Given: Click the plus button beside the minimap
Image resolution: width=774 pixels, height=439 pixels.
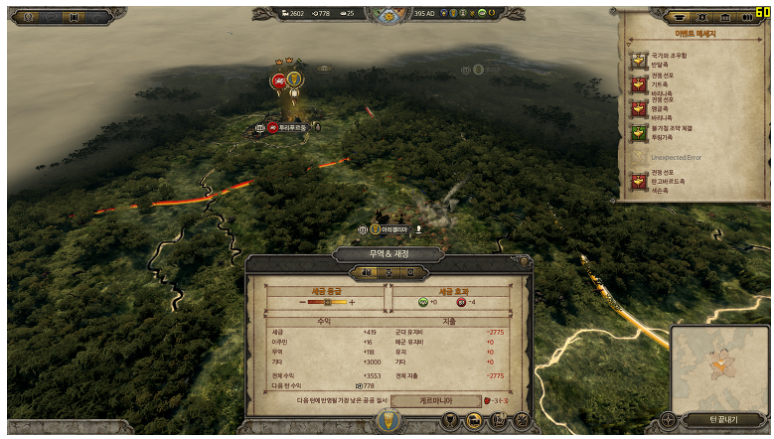Looking at the screenshot, I should point(668,421).
